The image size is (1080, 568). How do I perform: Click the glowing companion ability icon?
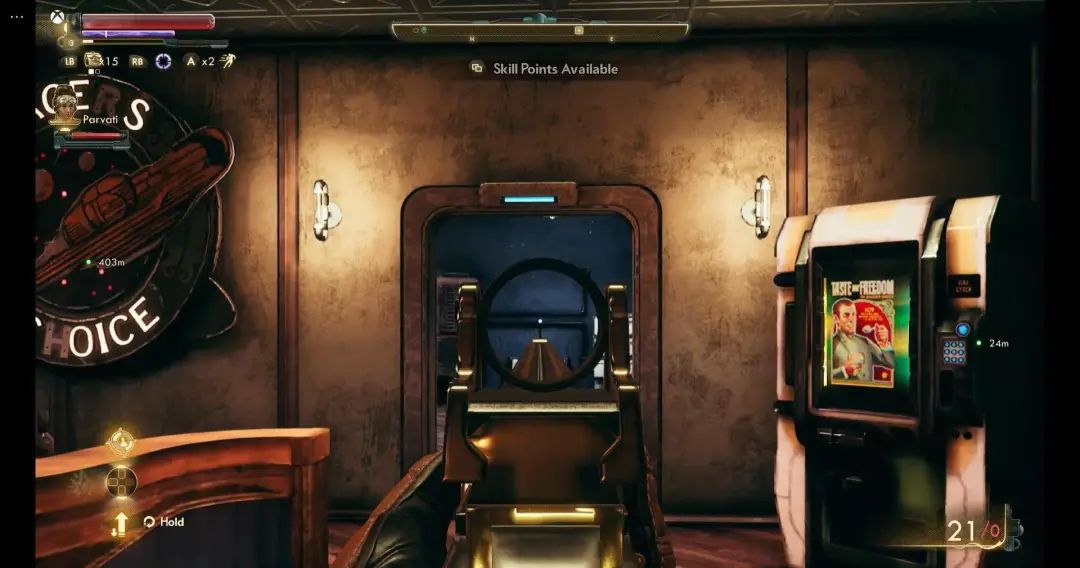point(121,441)
